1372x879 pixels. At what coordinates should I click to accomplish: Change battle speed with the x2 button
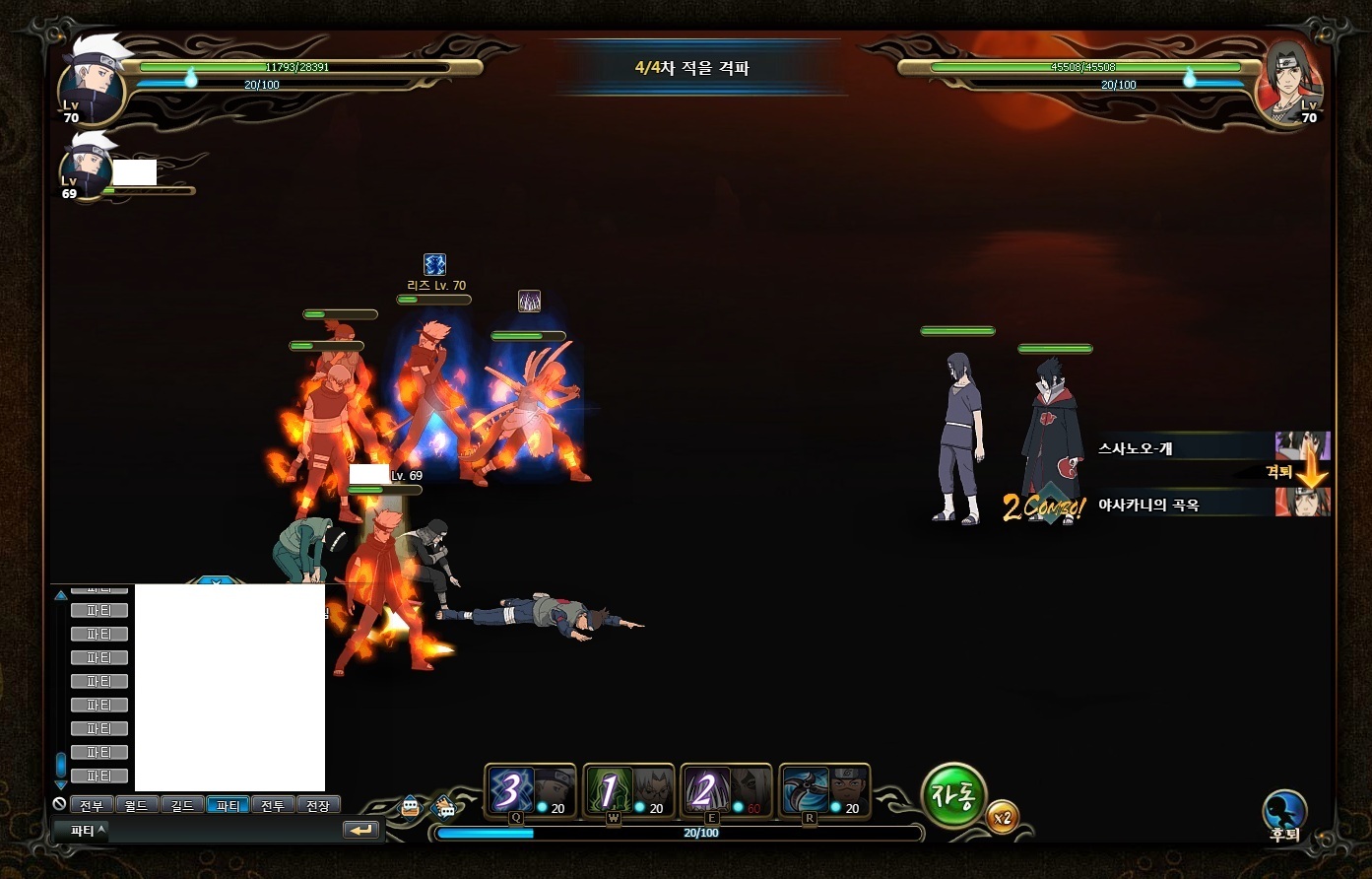(1003, 817)
